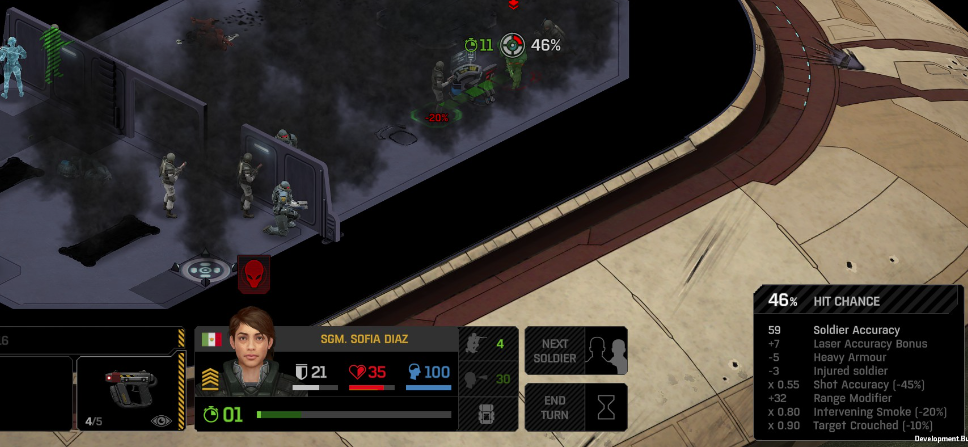The height and width of the screenshot is (447, 968).
Task: Click the eye icon on weapon panel
Action: tap(158, 422)
